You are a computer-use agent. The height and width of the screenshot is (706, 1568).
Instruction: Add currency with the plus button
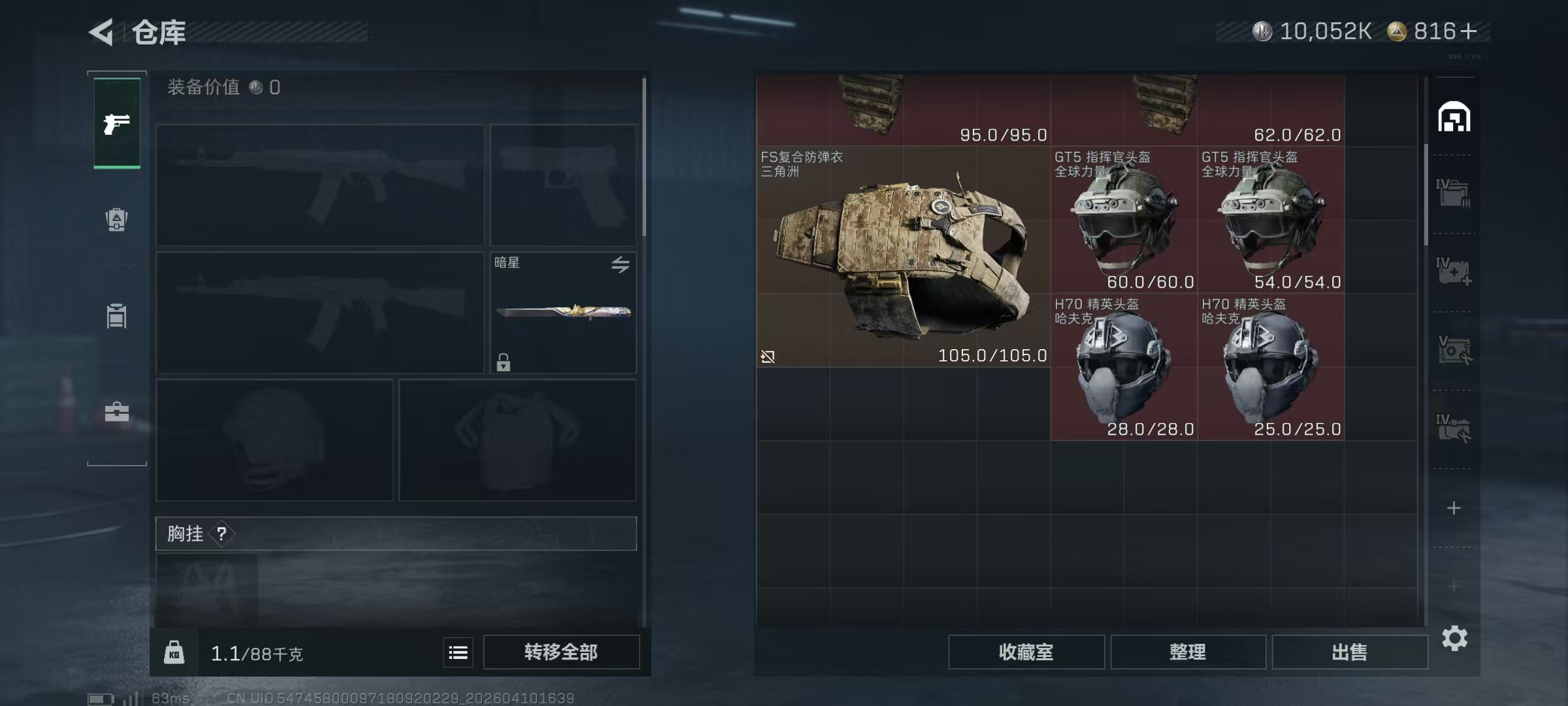[x=1468, y=31]
